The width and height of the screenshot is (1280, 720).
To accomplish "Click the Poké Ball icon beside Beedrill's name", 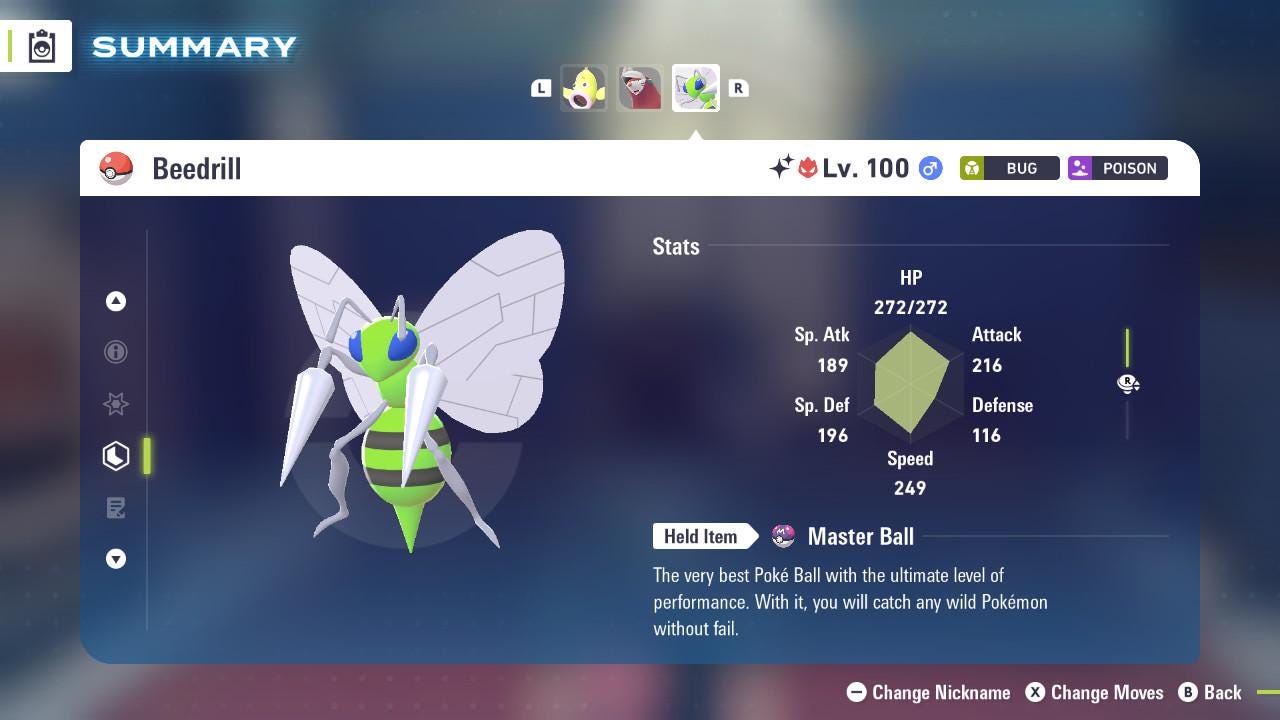I will [x=116, y=168].
